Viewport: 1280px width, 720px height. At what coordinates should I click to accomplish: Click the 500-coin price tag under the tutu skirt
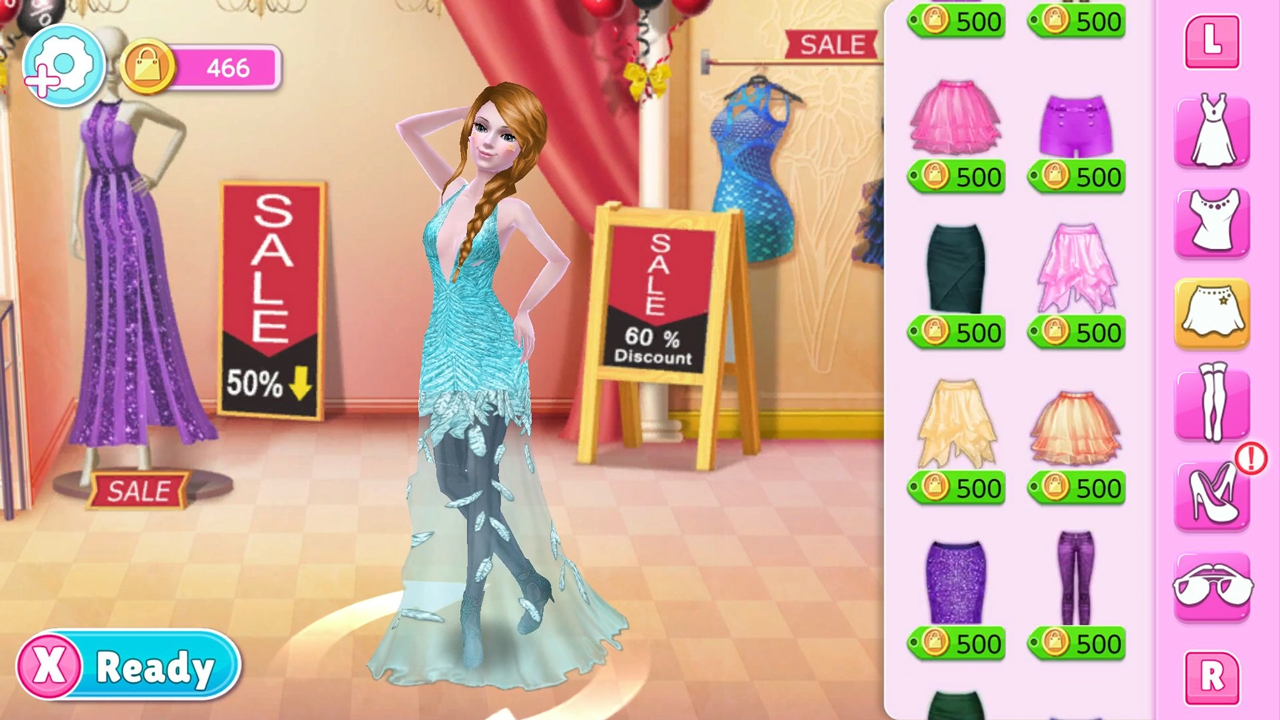(956, 176)
